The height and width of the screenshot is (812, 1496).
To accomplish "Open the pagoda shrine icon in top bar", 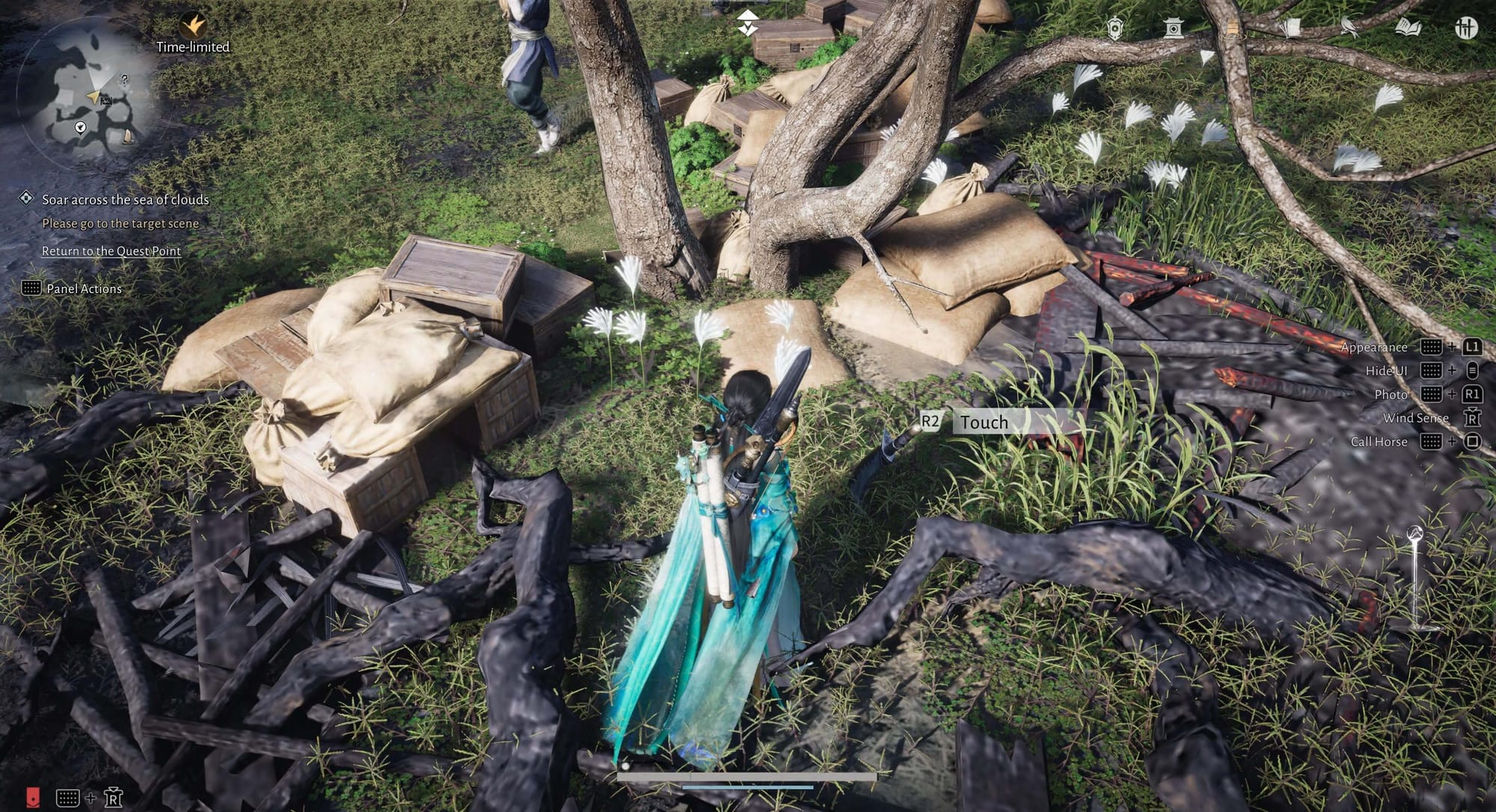I will (1173, 28).
